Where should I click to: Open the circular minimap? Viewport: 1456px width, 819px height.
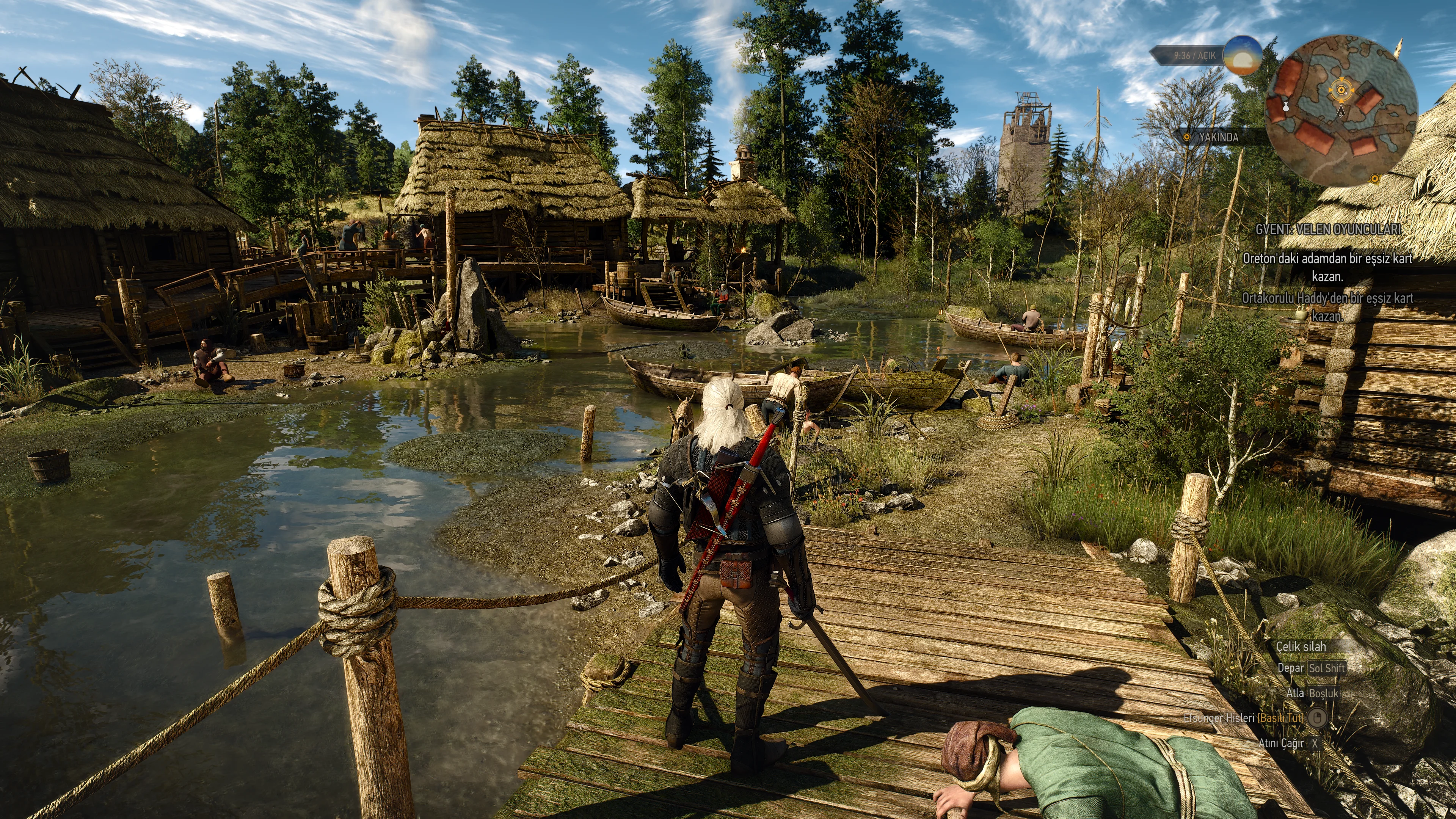(1341, 111)
